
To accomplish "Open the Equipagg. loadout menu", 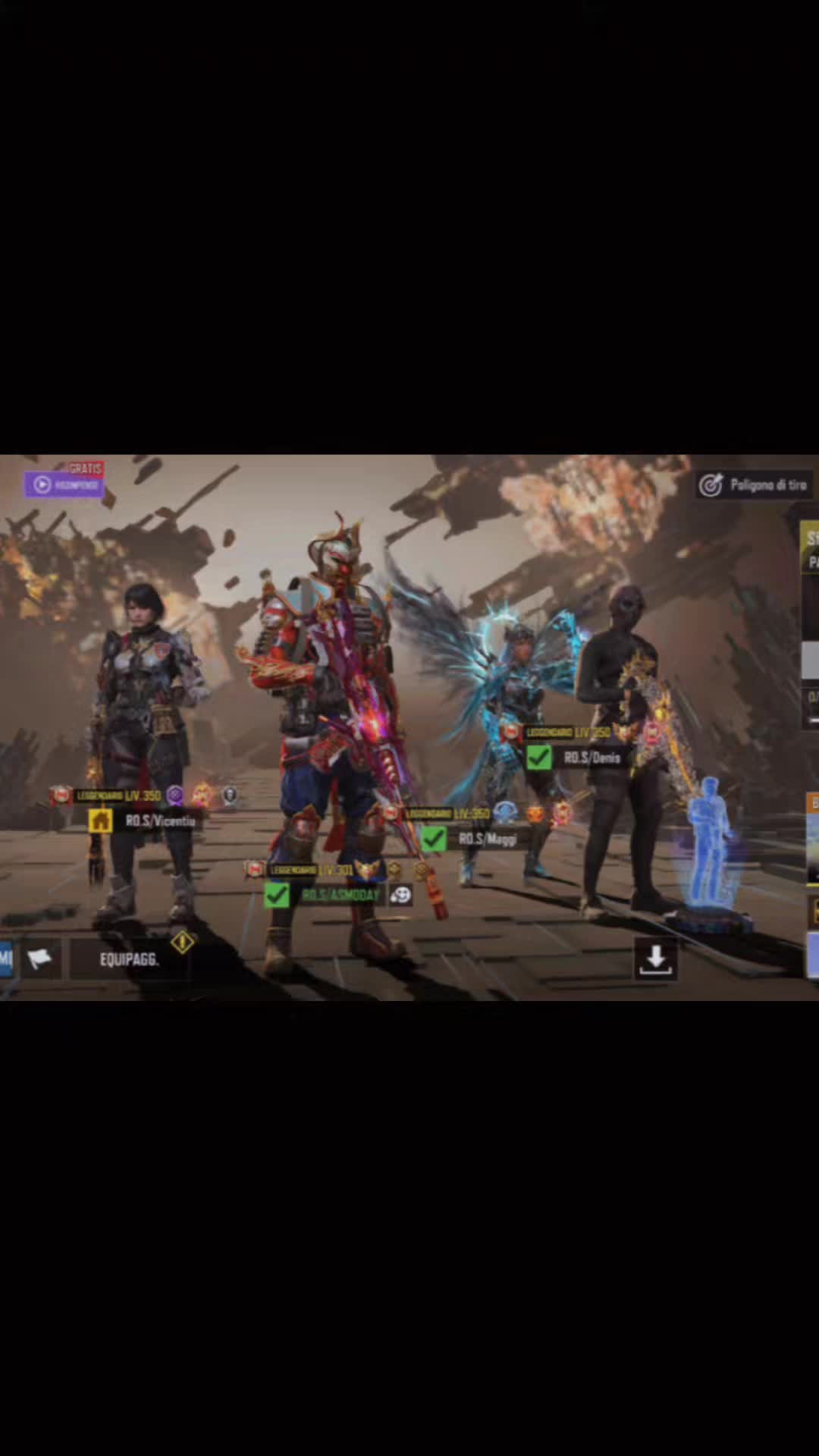I will (129, 959).
